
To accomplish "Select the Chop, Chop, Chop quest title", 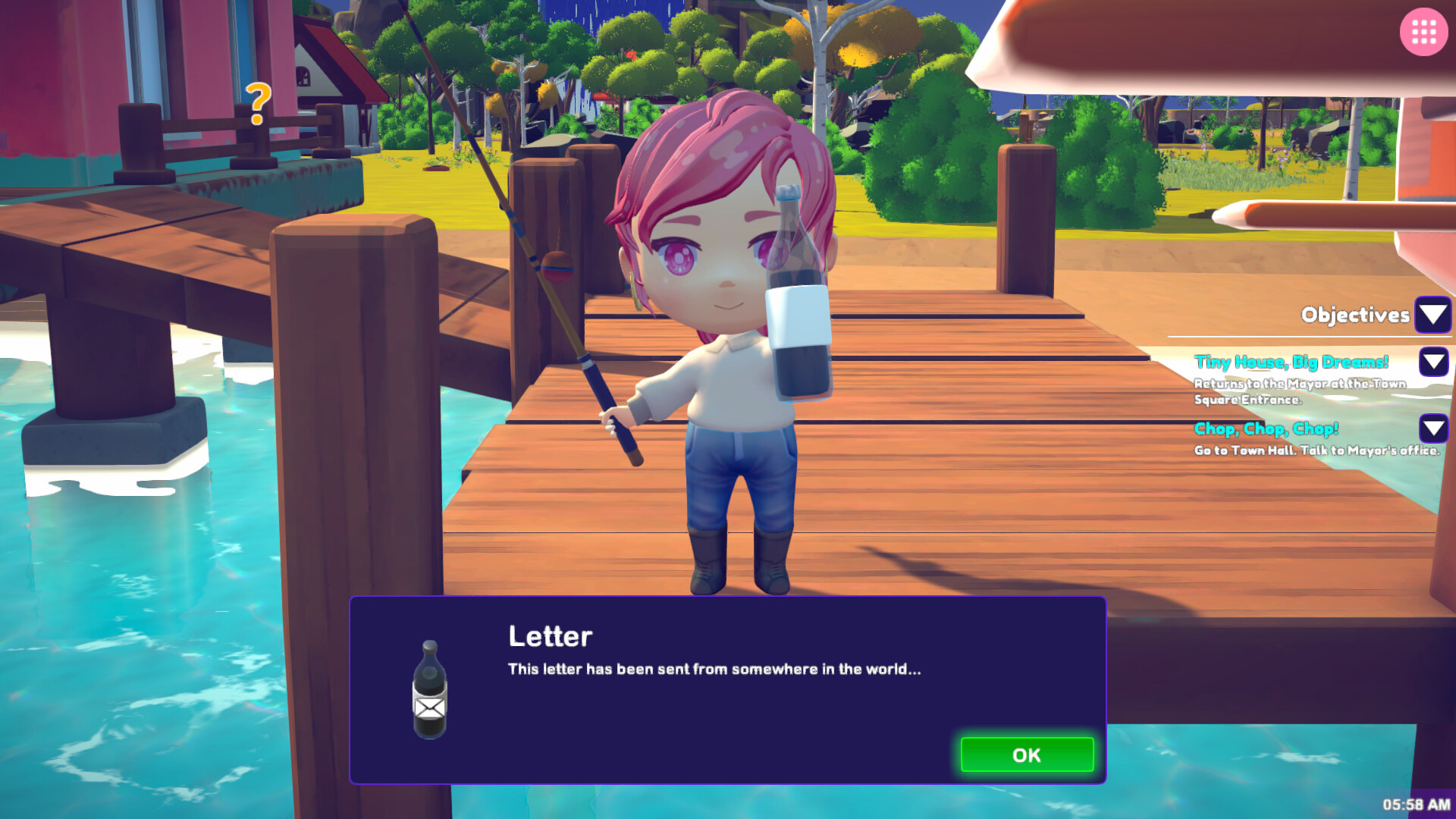I will [x=1266, y=428].
